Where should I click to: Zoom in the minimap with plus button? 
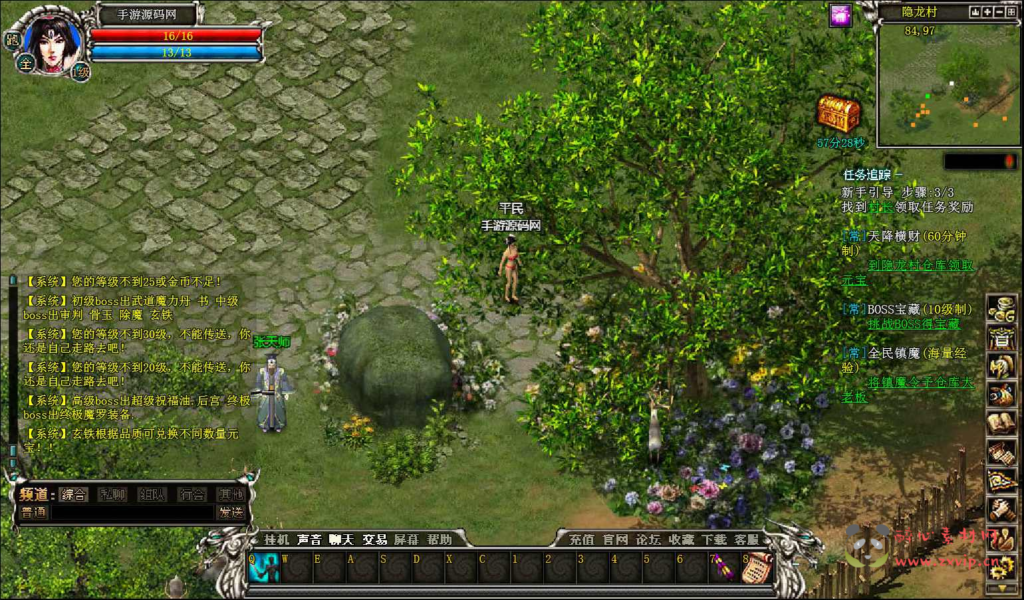[987, 12]
